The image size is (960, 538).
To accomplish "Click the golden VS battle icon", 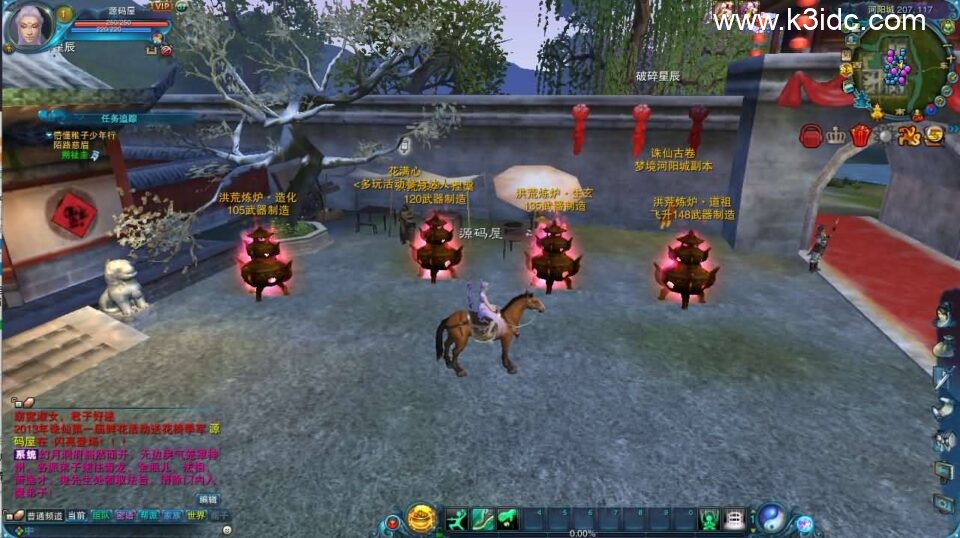I will coord(908,136).
